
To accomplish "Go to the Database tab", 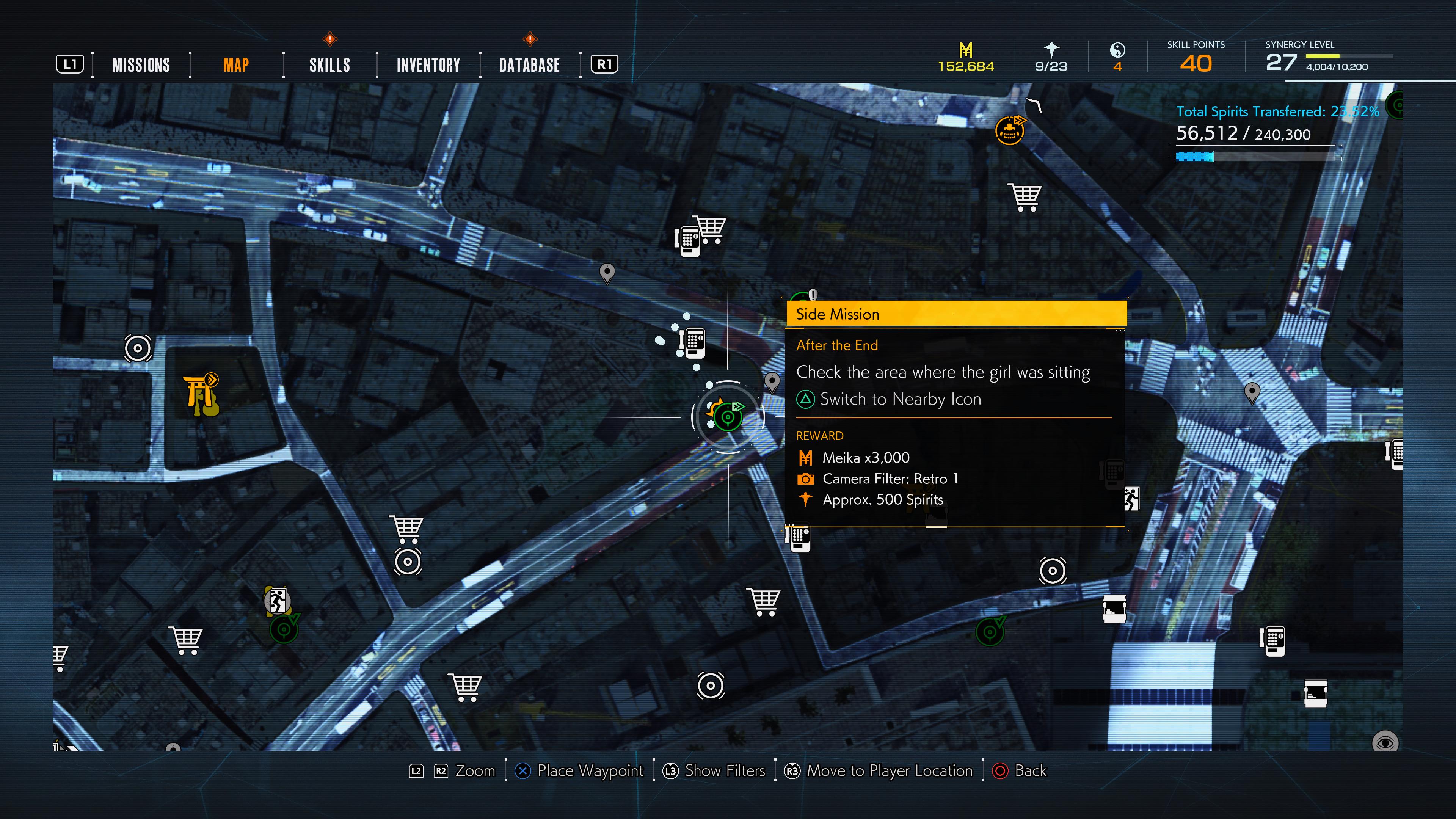I will (x=529, y=65).
